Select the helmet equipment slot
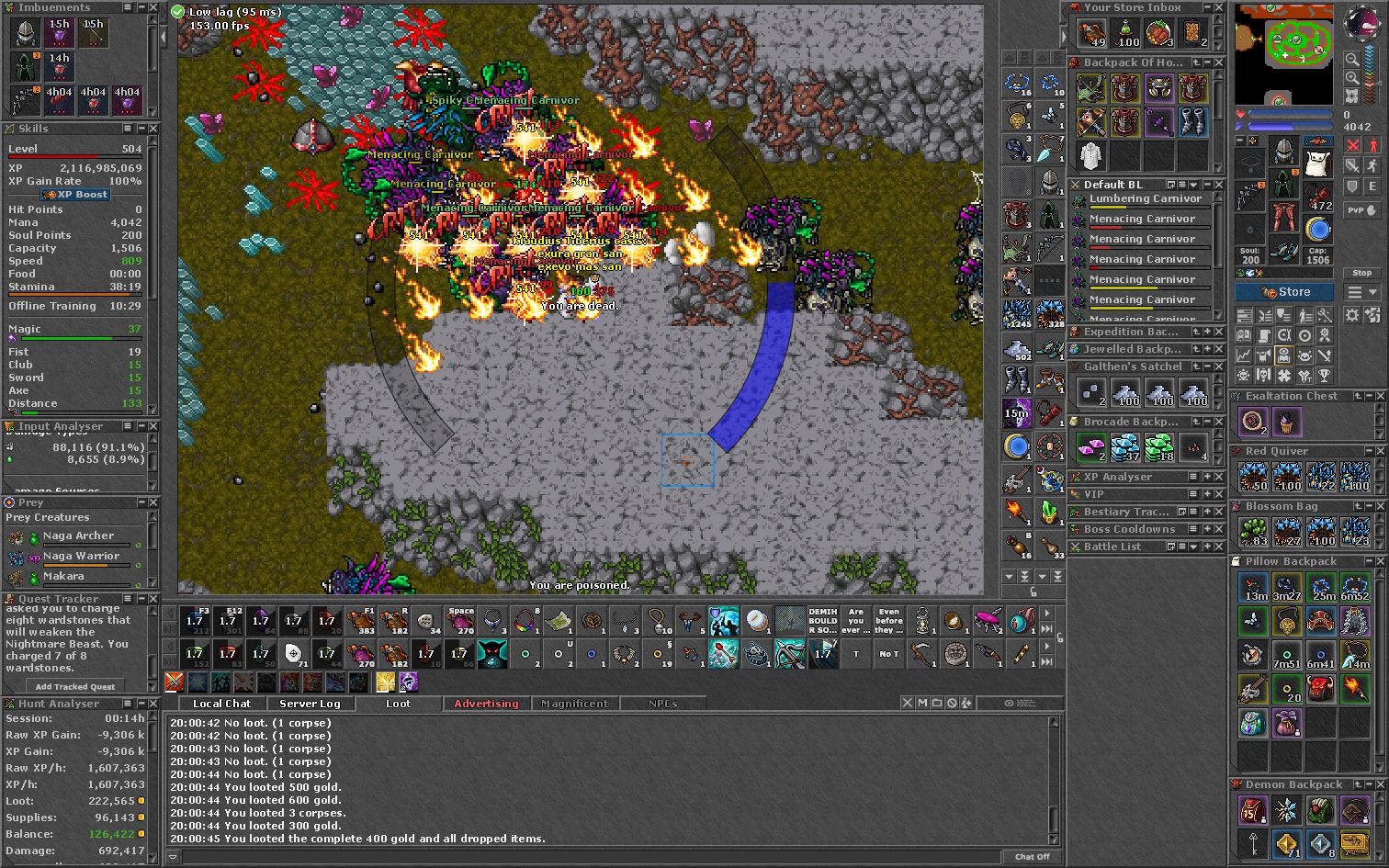The image size is (1389, 868). 1284,152
